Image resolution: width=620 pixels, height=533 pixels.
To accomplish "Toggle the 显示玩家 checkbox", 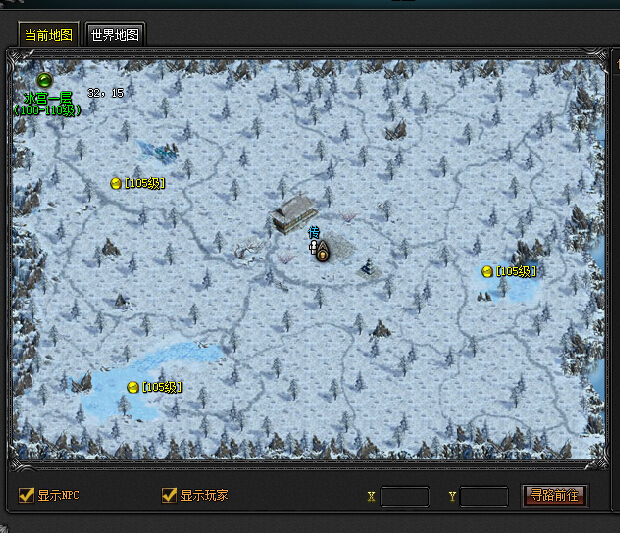I will pyautogui.click(x=170, y=495).
